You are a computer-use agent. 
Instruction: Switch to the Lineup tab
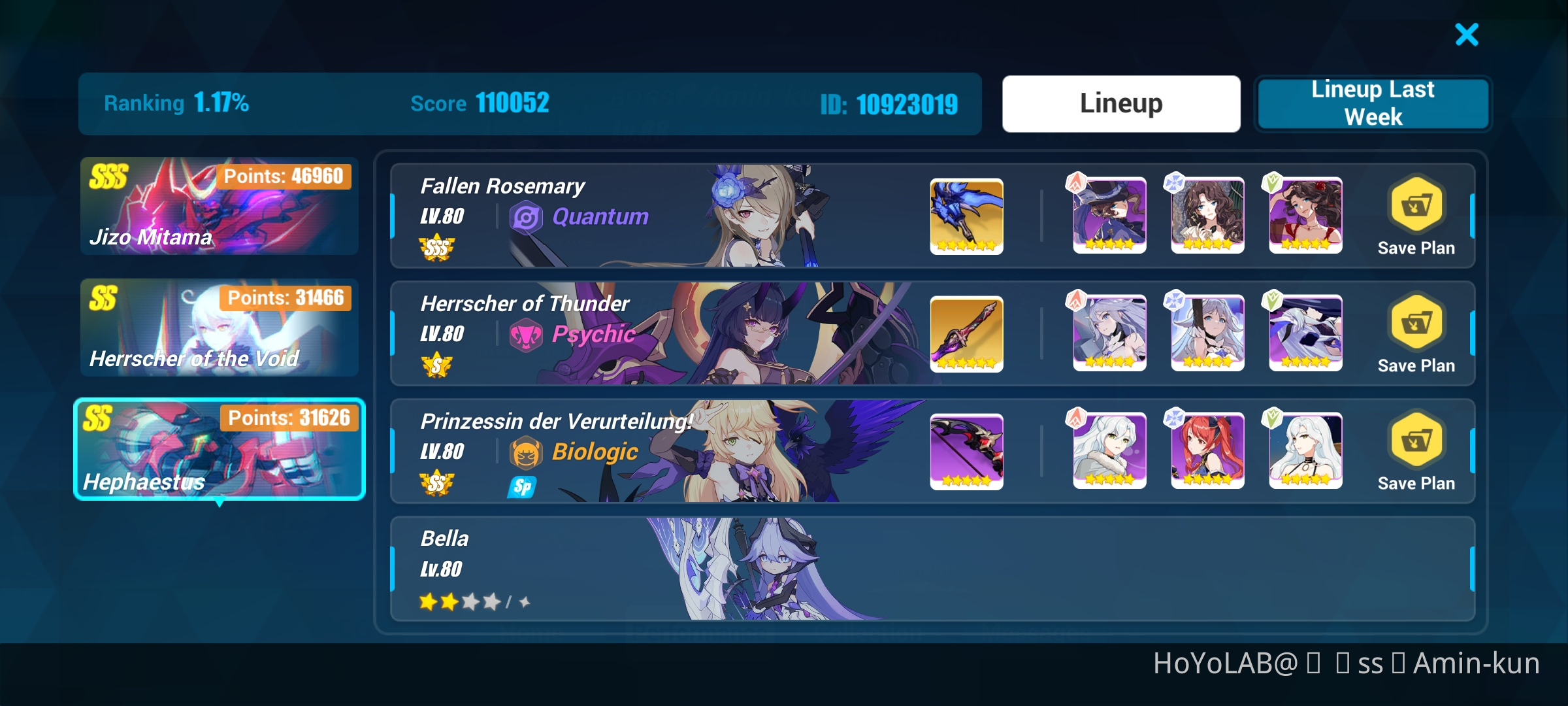(x=1120, y=103)
